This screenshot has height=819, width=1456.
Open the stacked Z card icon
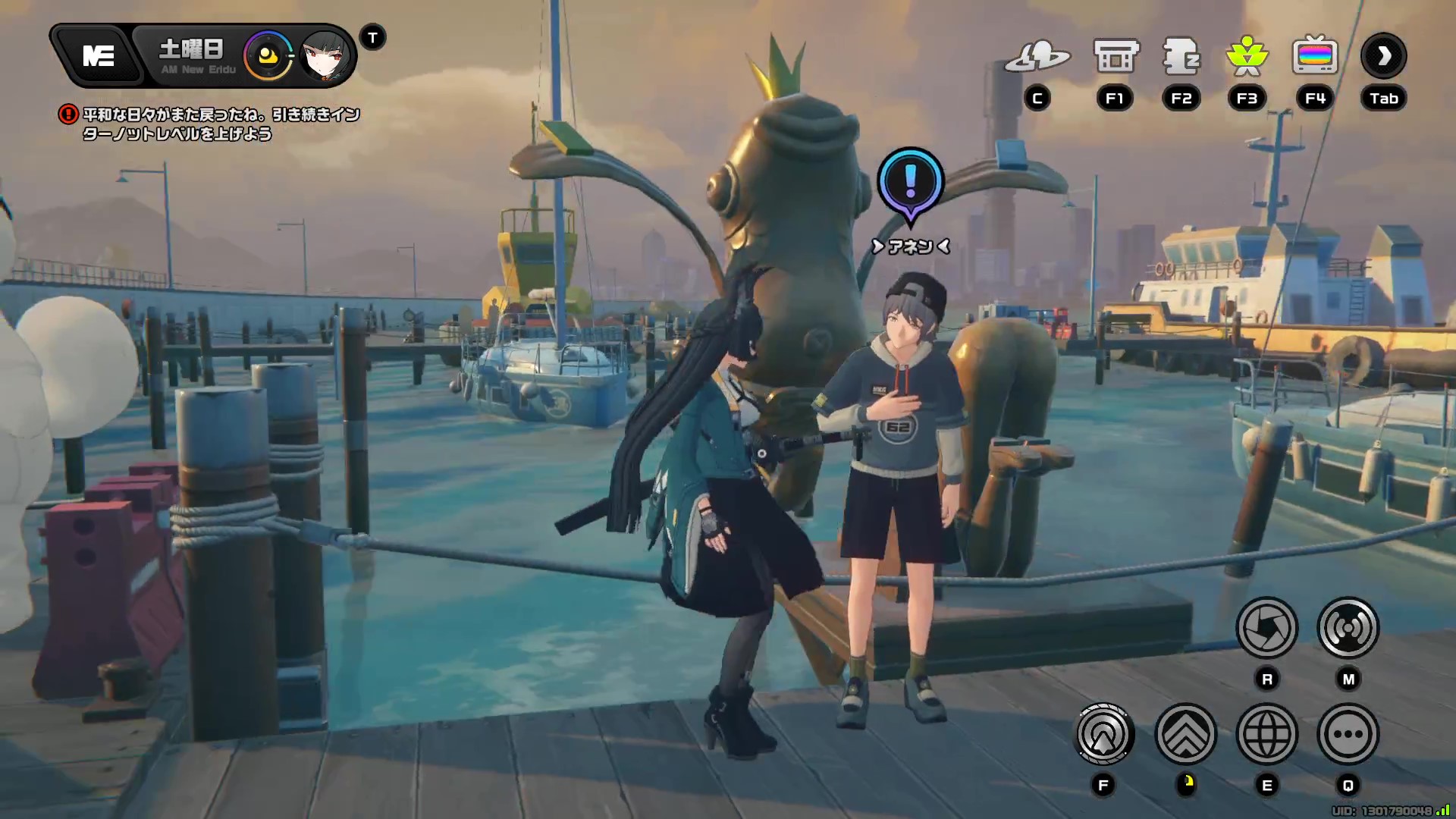[1181, 56]
